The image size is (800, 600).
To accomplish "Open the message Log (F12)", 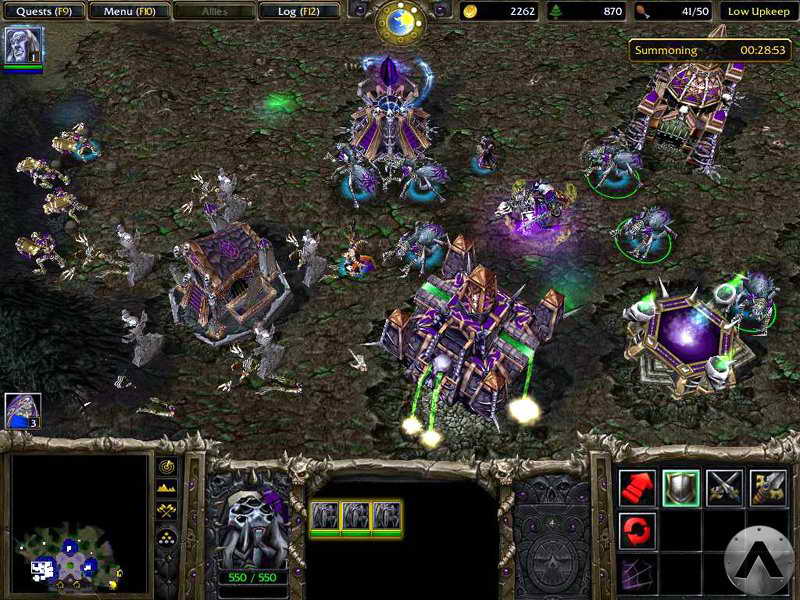I will (x=297, y=11).
